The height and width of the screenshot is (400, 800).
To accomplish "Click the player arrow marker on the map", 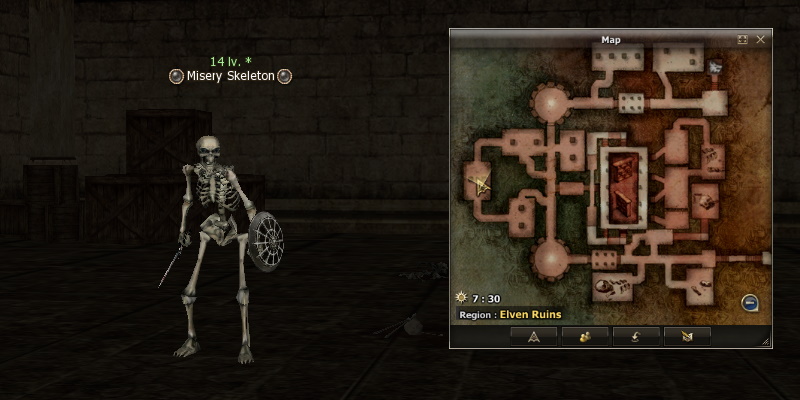I will point(483,185).
